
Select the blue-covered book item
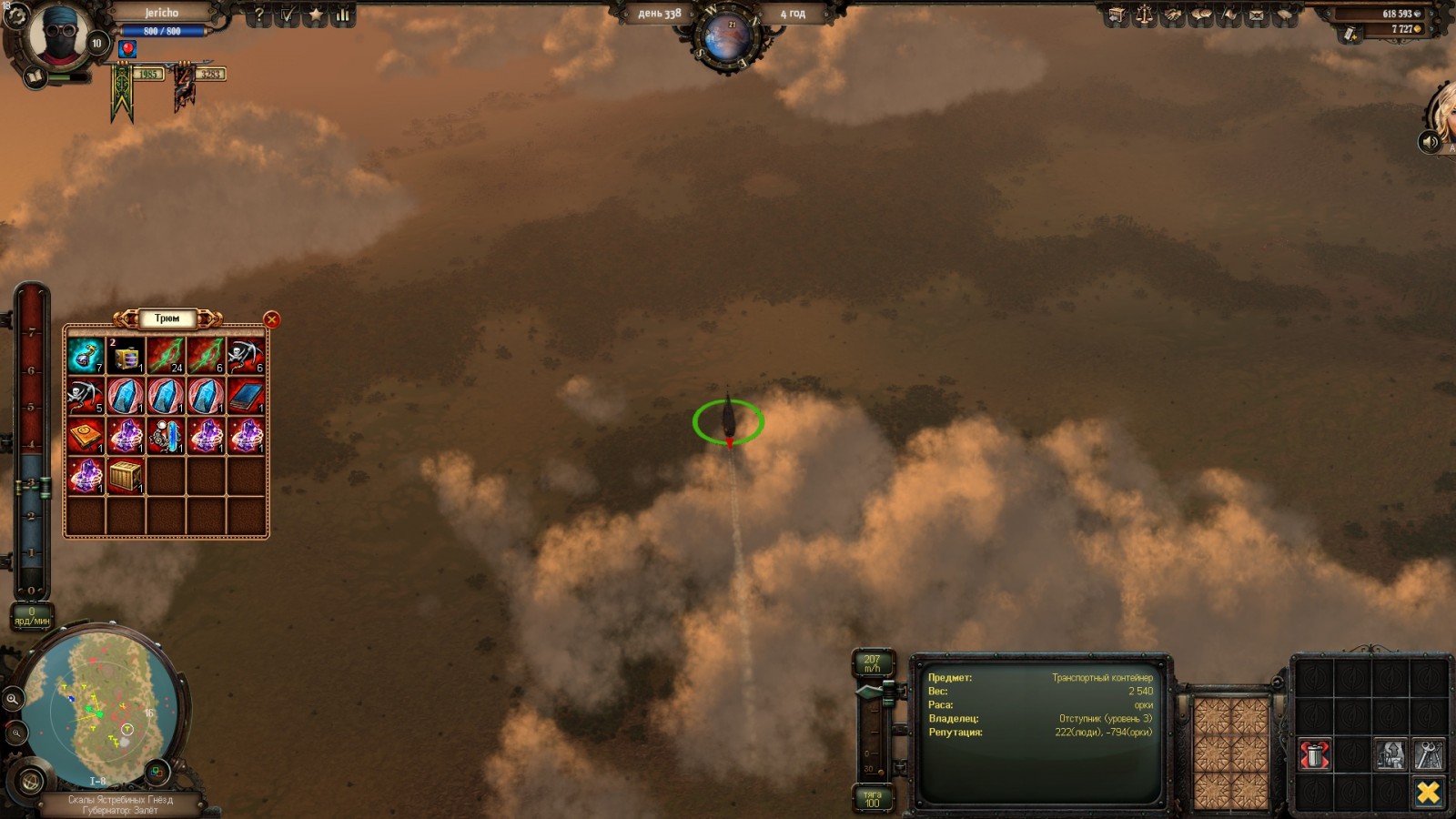pos(246,396)
